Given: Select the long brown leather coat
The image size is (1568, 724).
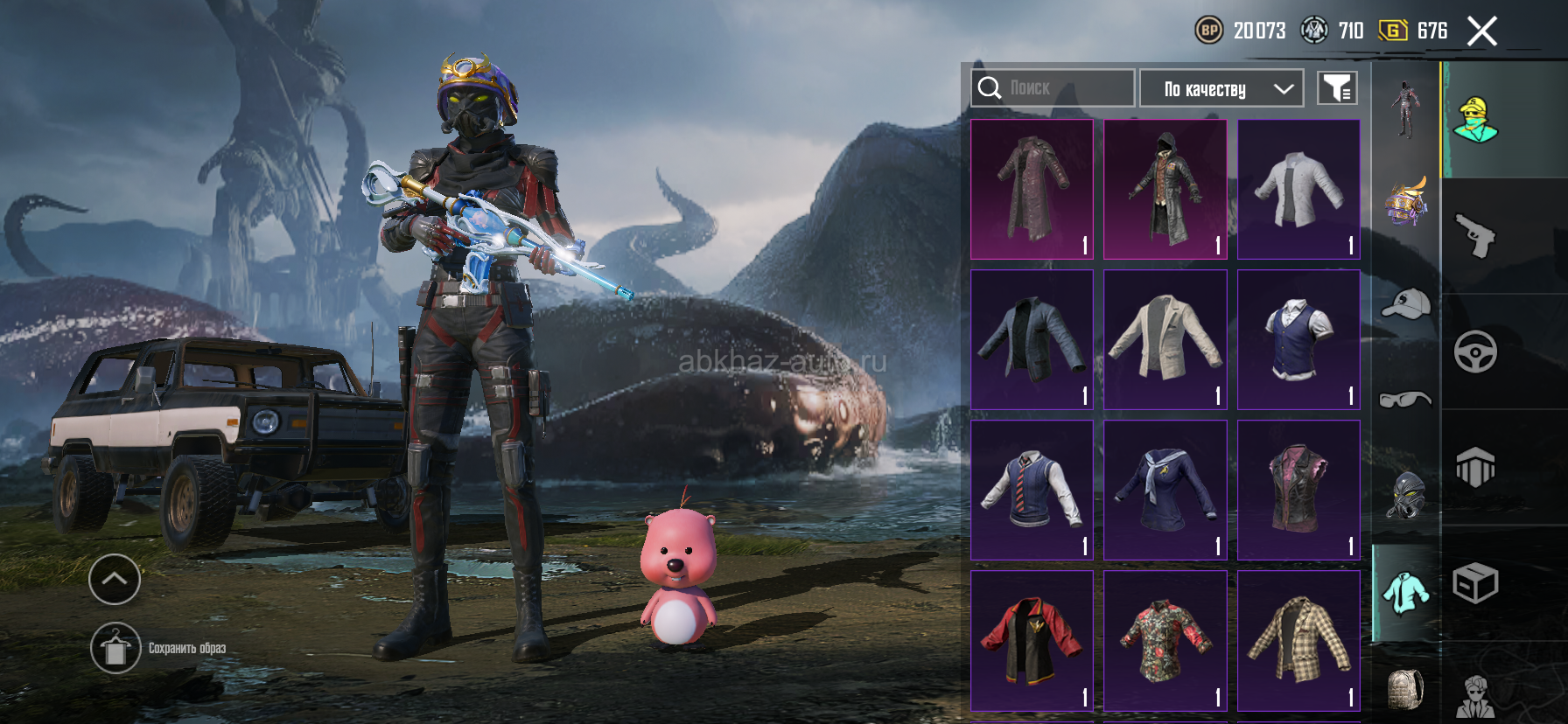Looking at the screenshot, I should [x=1032, y=189].
